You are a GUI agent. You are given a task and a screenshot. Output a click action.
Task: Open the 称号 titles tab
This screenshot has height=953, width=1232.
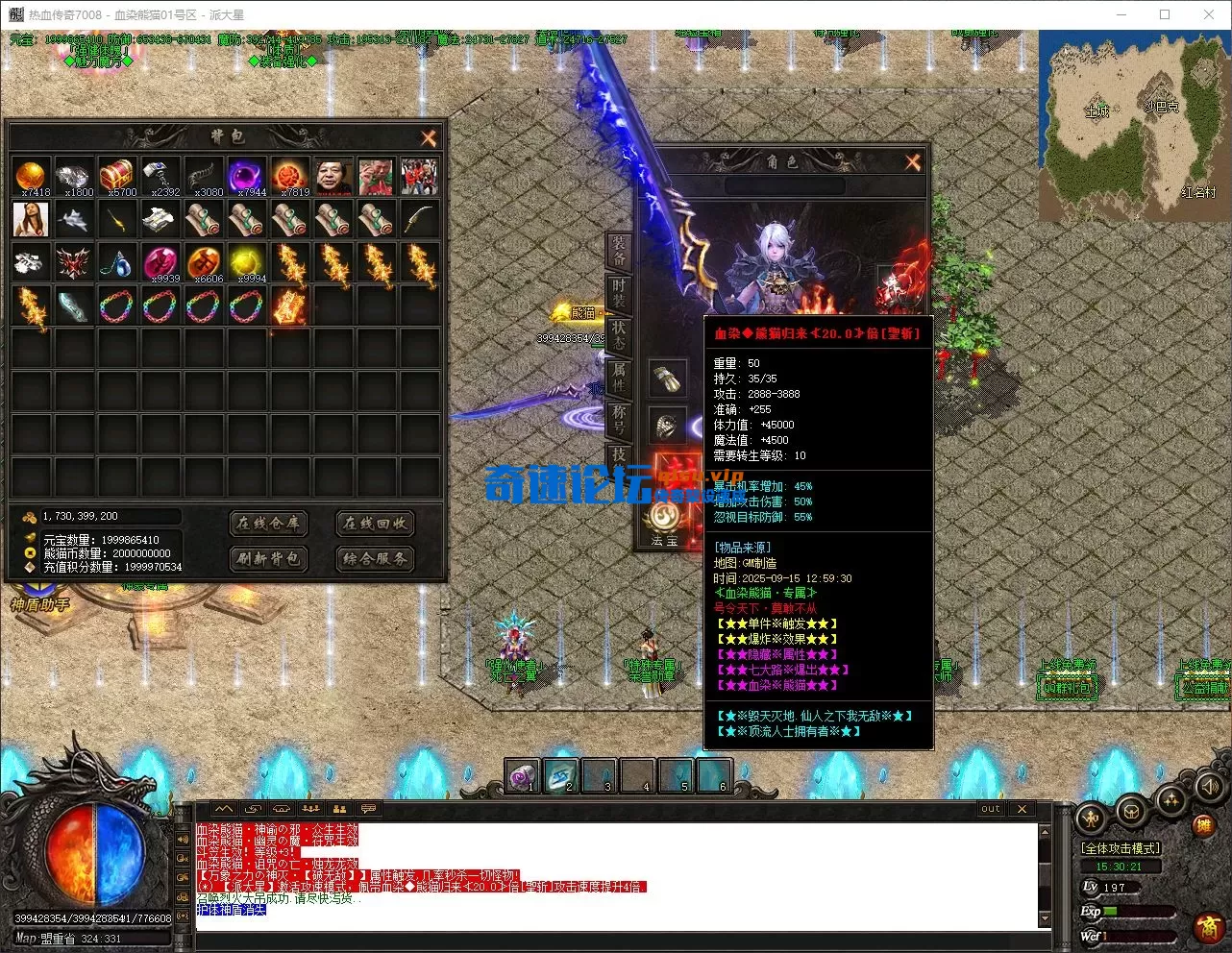[x=618, y=419]
